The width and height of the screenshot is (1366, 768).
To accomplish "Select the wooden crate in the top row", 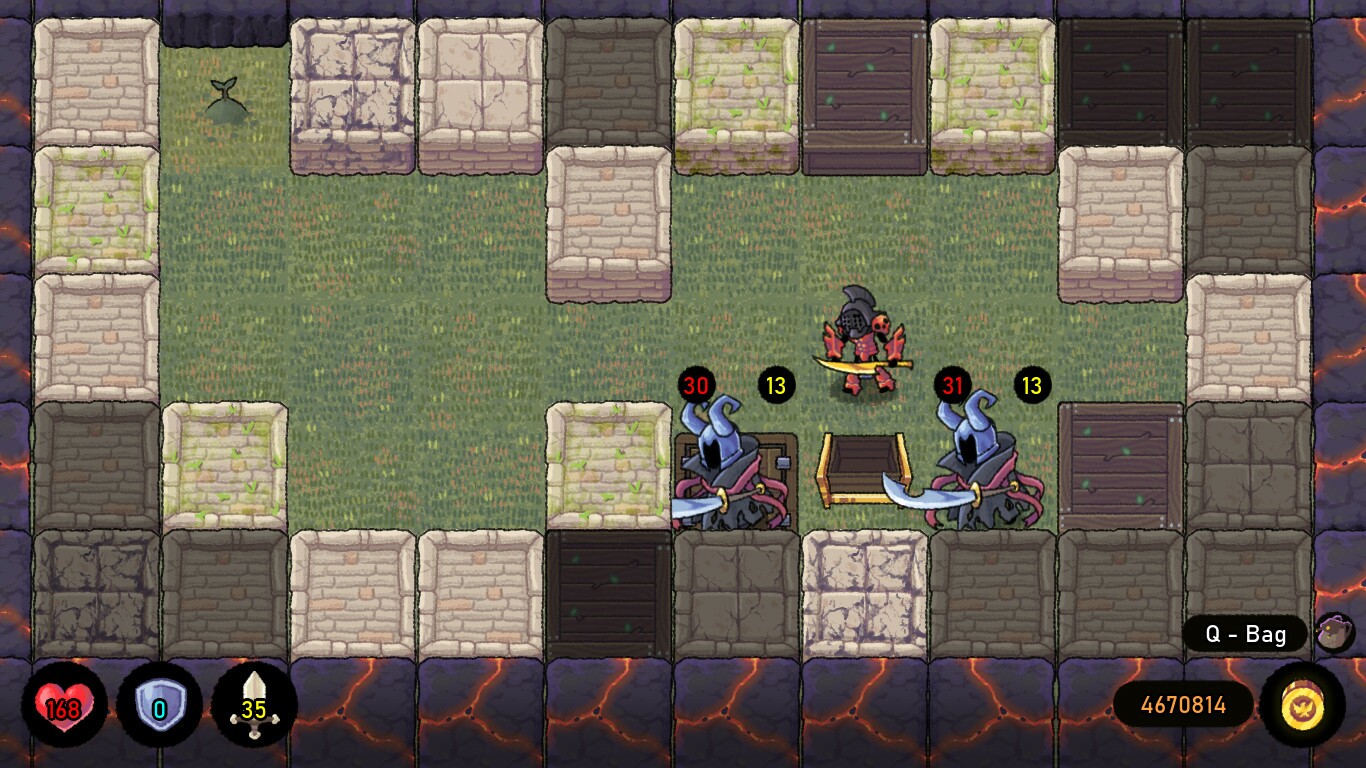I will [865, 80].
